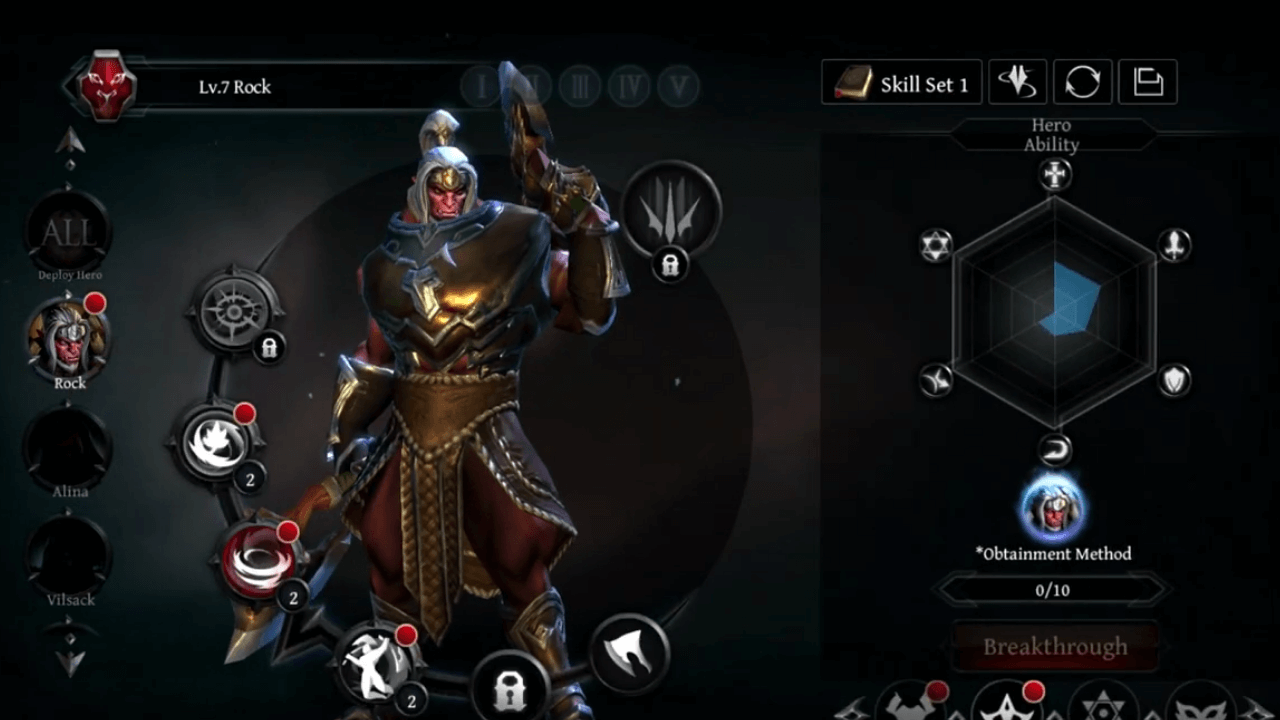Click the up arrow above hero list
Viewport: 1280px width, 720px height.
(x=69, y=141)
